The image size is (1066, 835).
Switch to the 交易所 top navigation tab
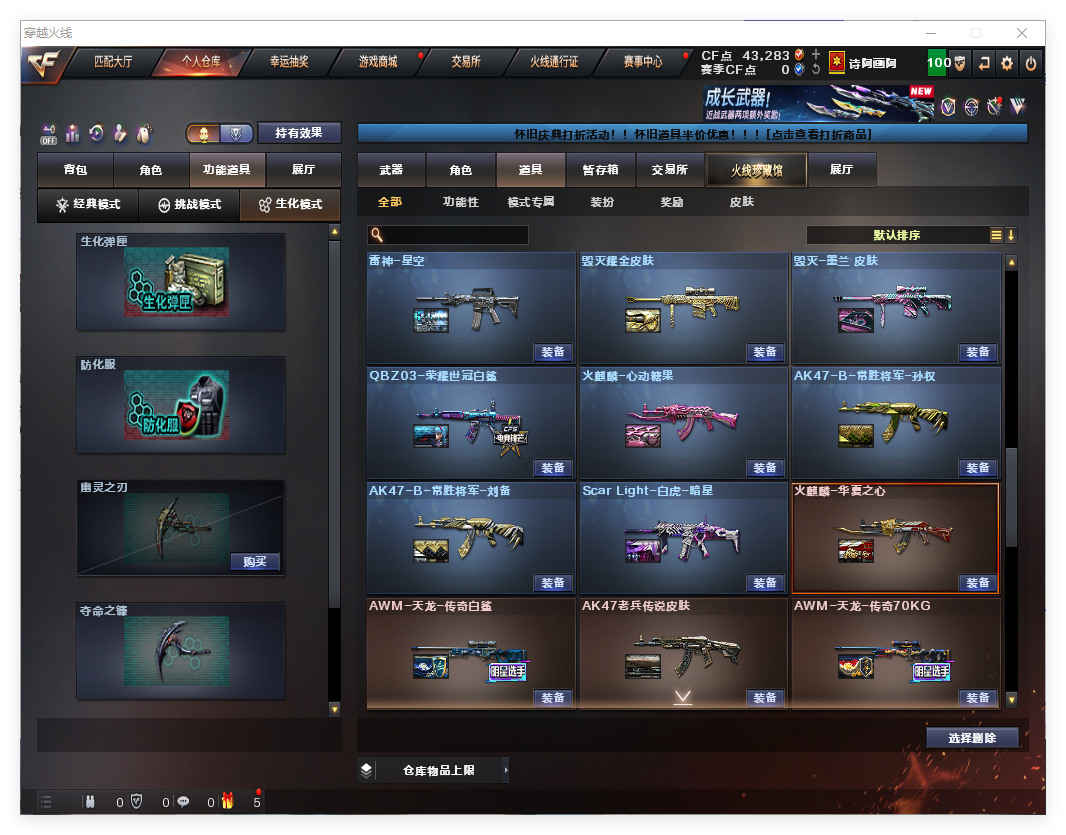[465, 62]
